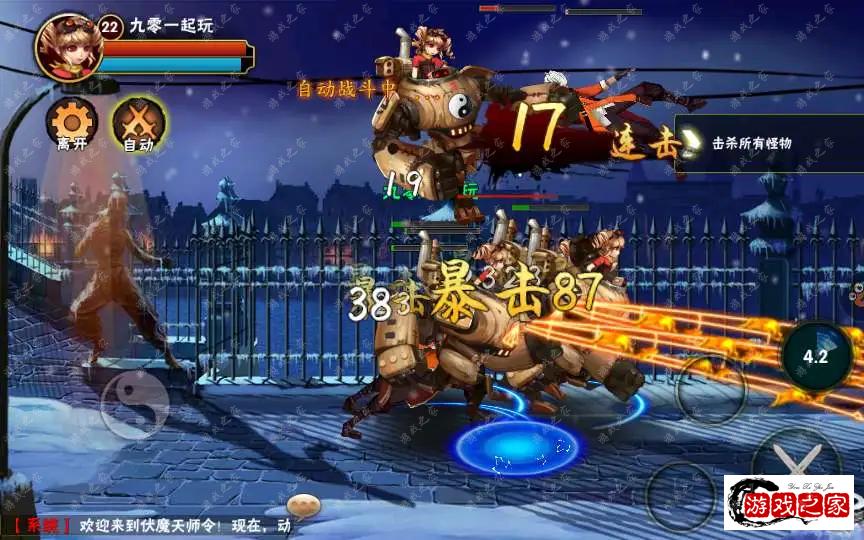Toggle the 自动 auto-battle button

click(x=138, y=123)
